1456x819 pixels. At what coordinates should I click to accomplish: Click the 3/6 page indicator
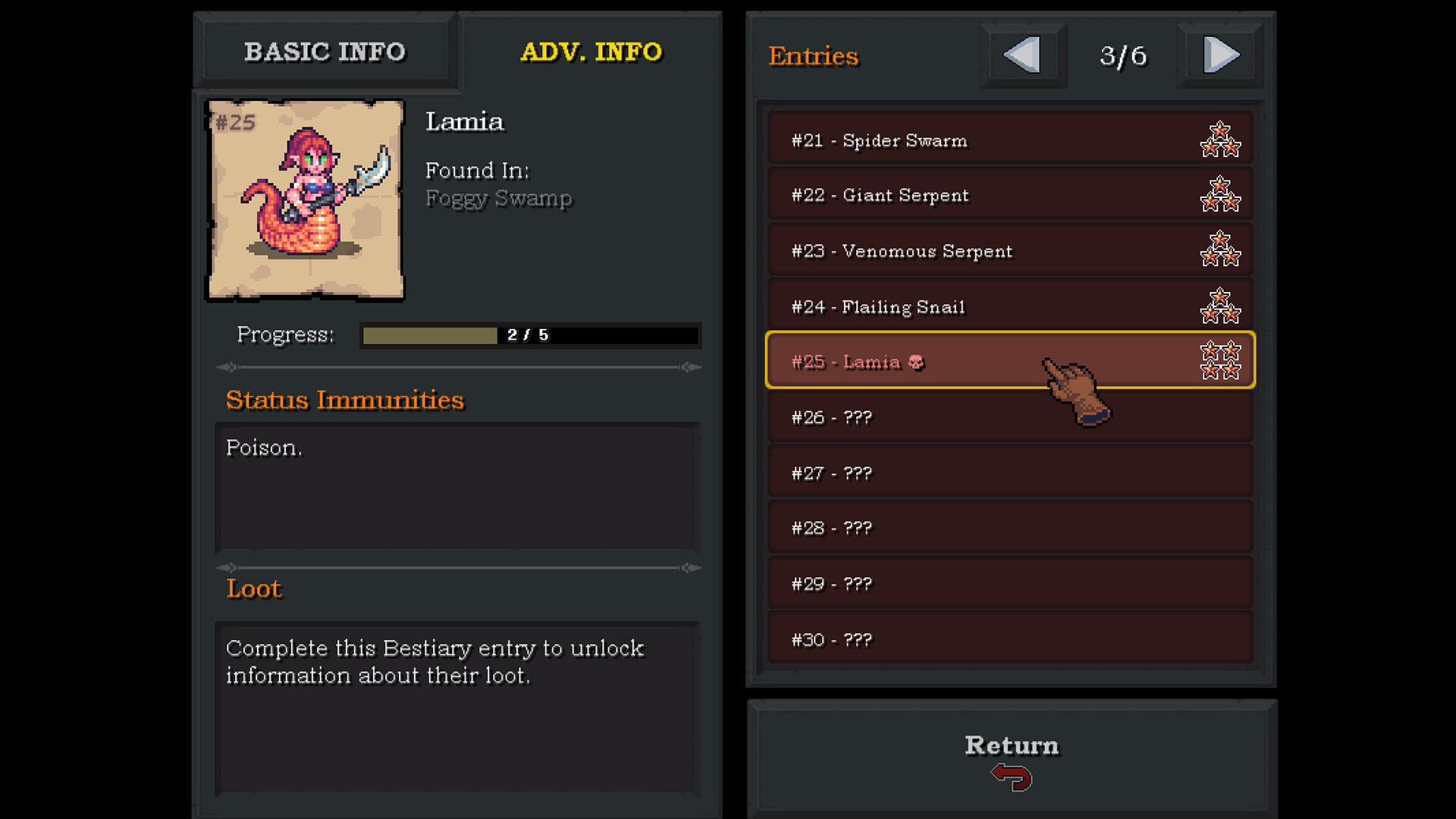[x=1122, y=55]
